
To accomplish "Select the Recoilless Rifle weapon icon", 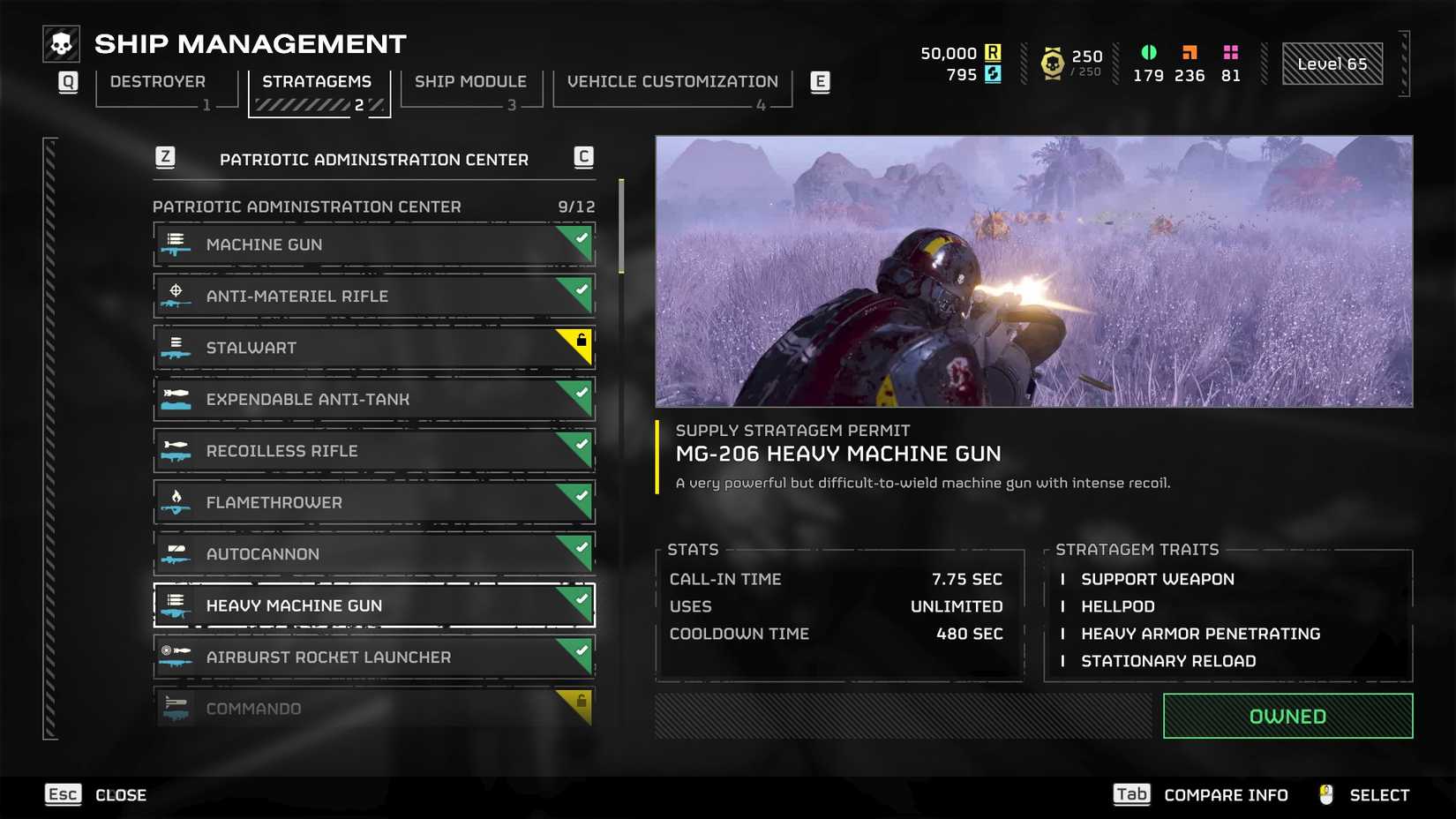I will 176,450.
